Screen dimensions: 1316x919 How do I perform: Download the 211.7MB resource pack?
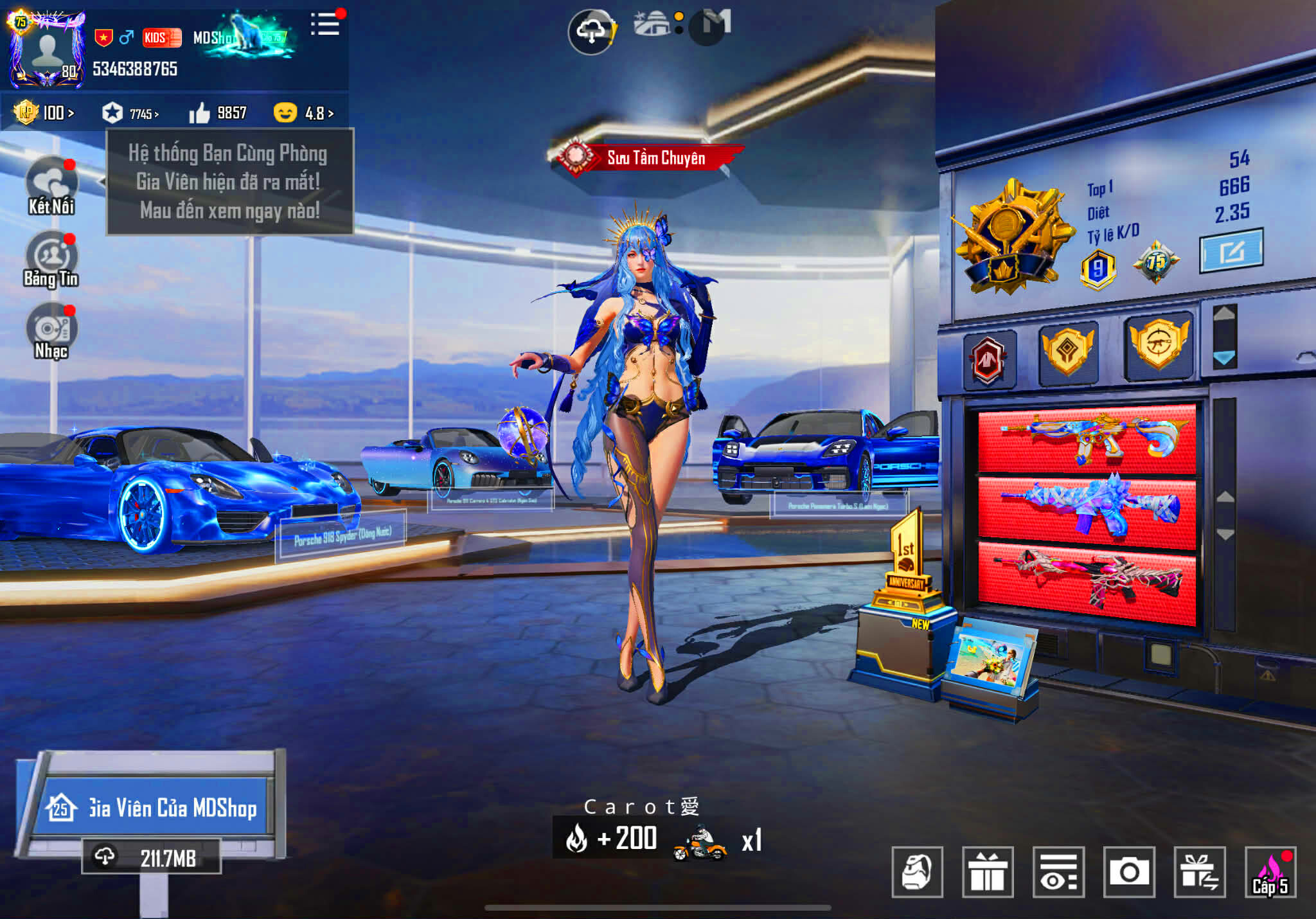pyautogui.click(x=152, y=857)
